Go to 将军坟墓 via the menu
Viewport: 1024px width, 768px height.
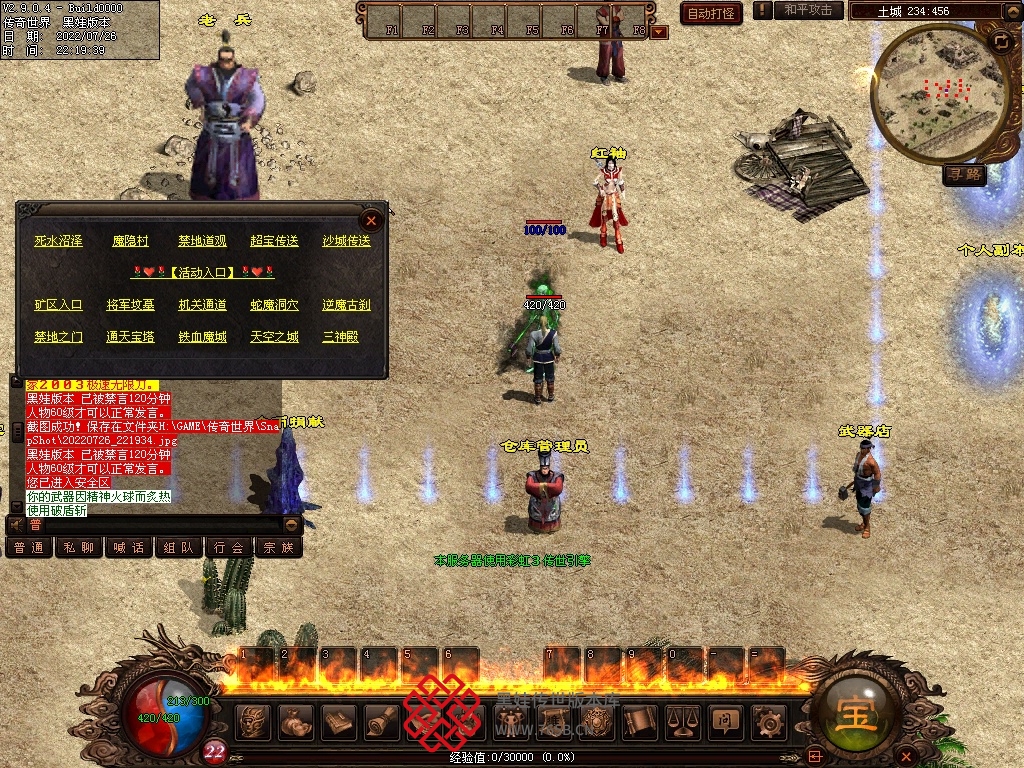click(x=130, y=305)
